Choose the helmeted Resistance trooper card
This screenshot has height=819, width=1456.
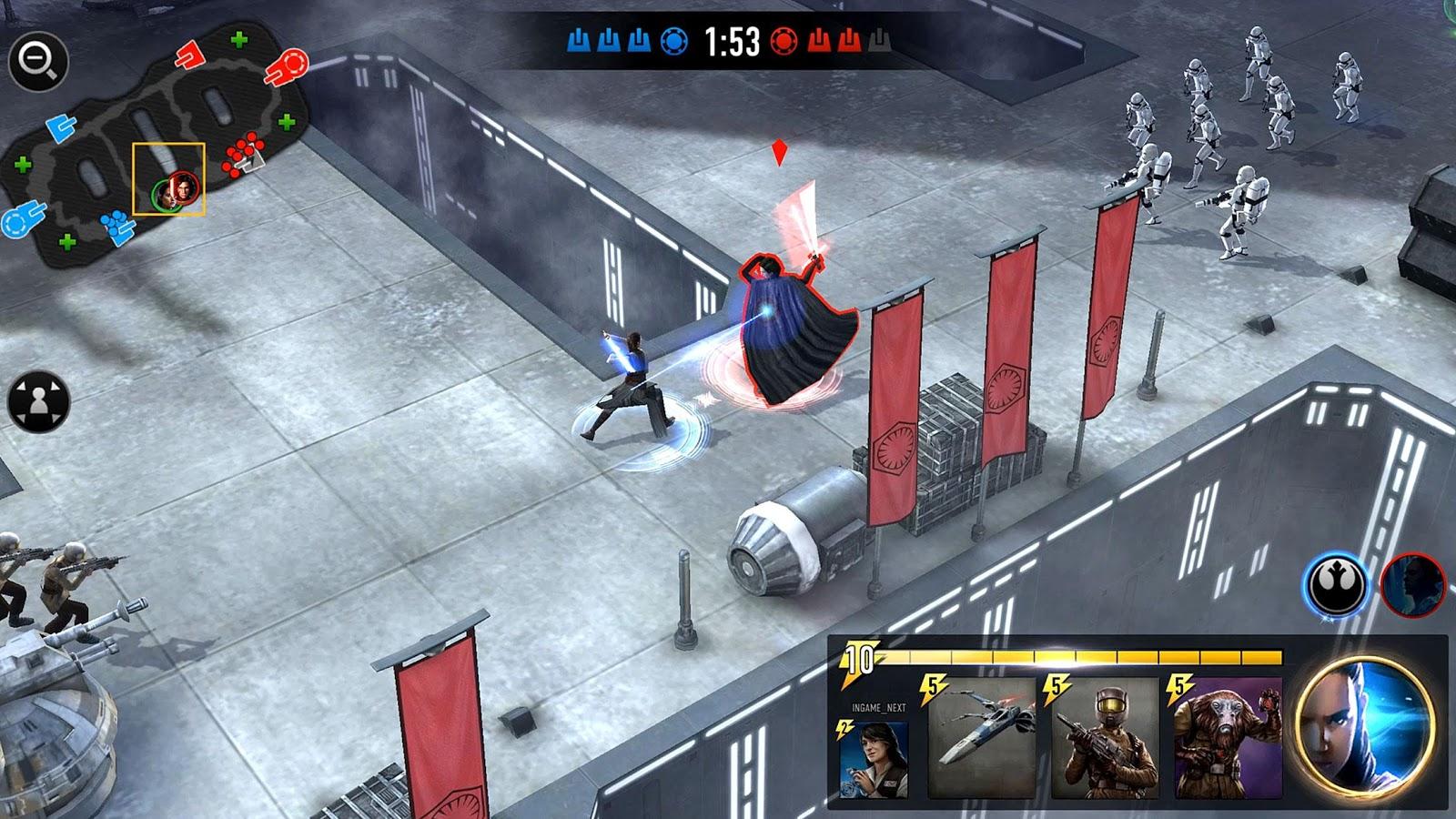pos(1107,737)
